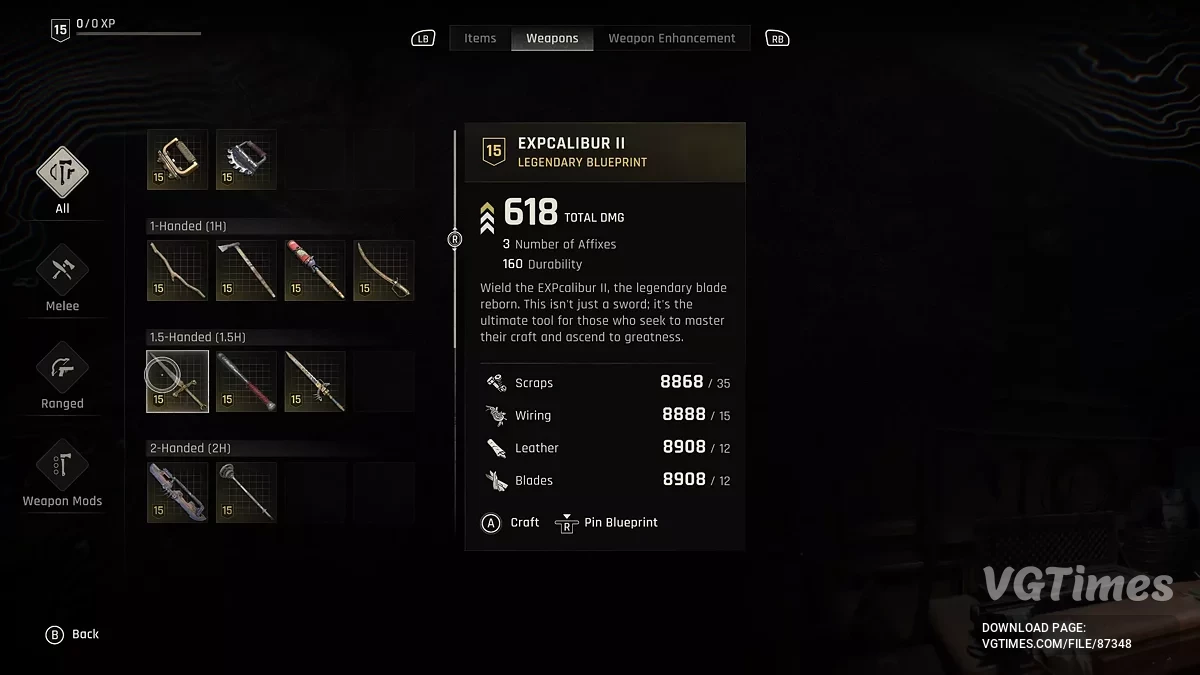Viewport: 1200px width, 675px height.
Task: Switch to the Items tab
Action: tap(480, 38)
